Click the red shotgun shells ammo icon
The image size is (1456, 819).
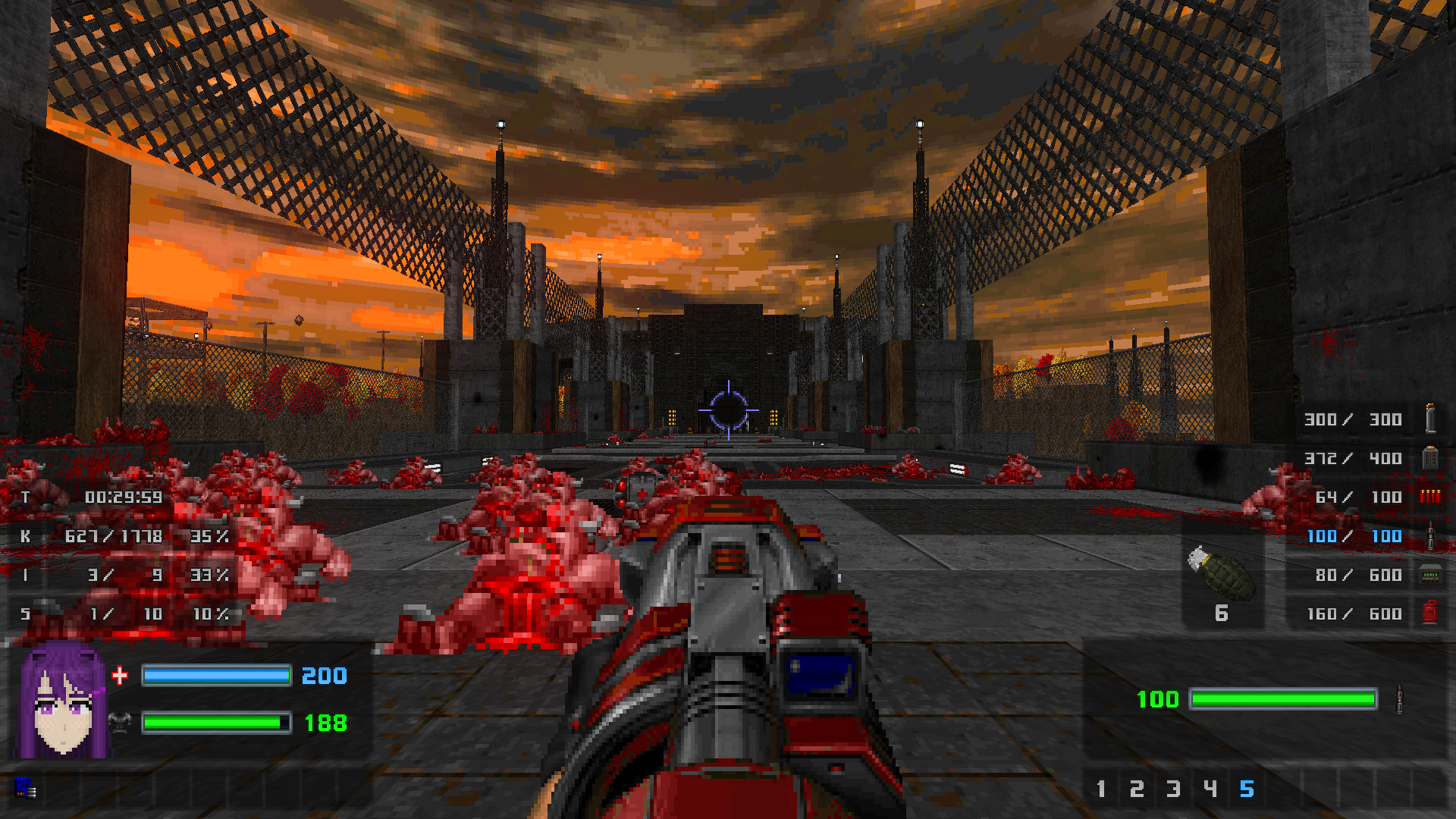click(1430, 497)
